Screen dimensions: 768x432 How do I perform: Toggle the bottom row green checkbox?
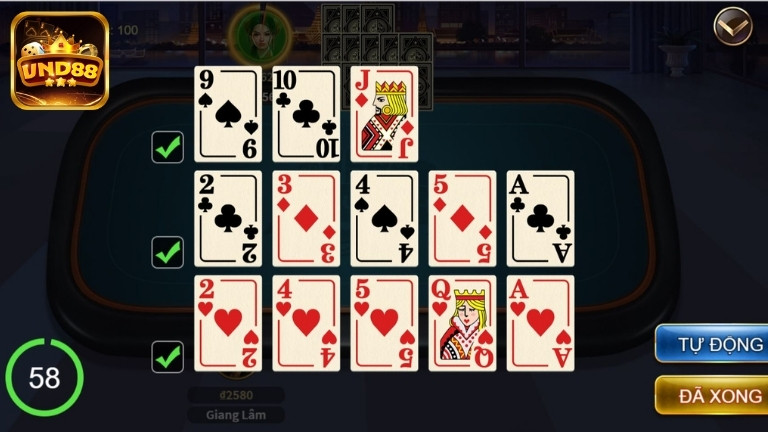click(x=167, y=356)
